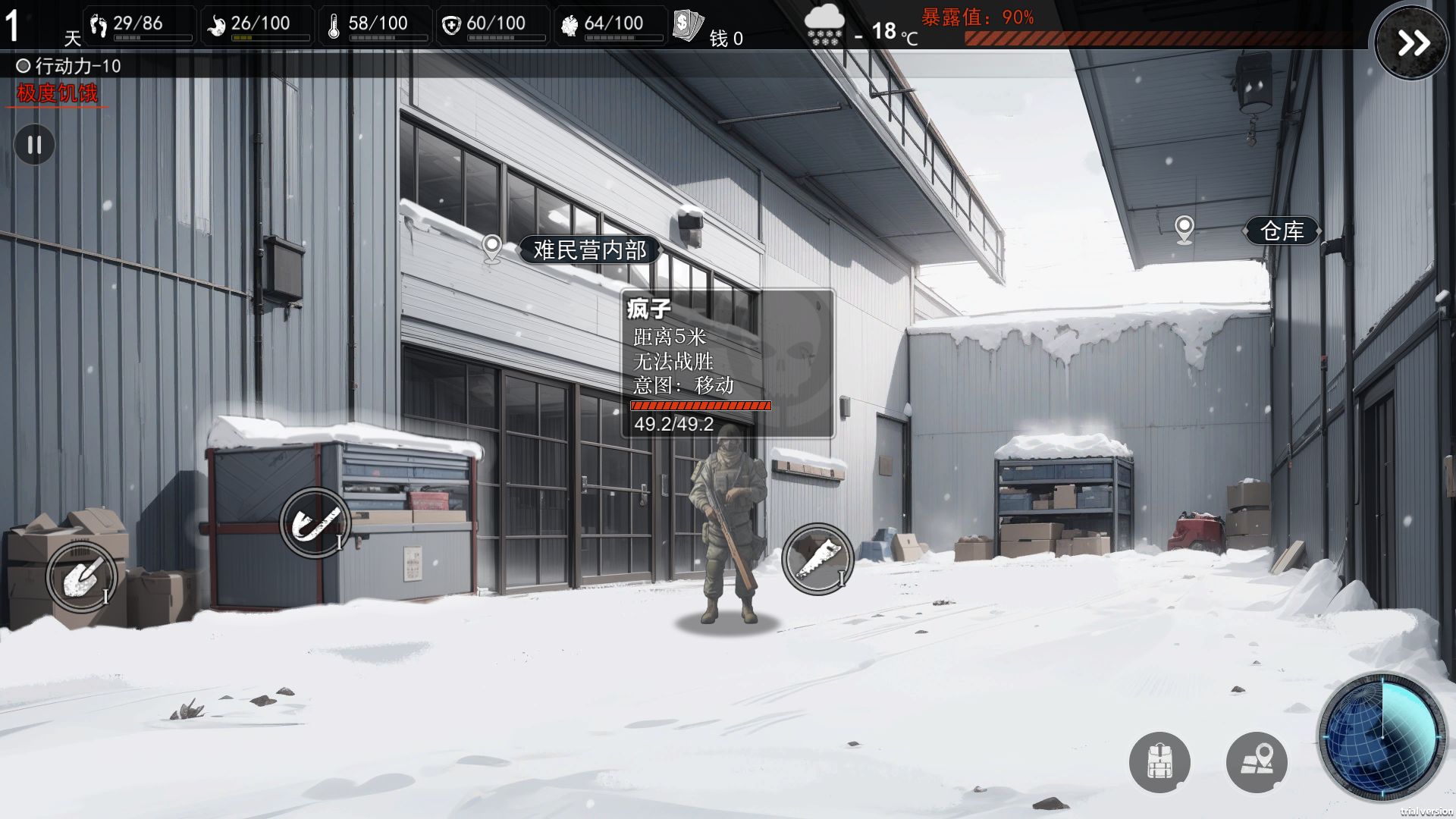
Task: Select the 疯子 enemy info panel
Action: point(726,363)
